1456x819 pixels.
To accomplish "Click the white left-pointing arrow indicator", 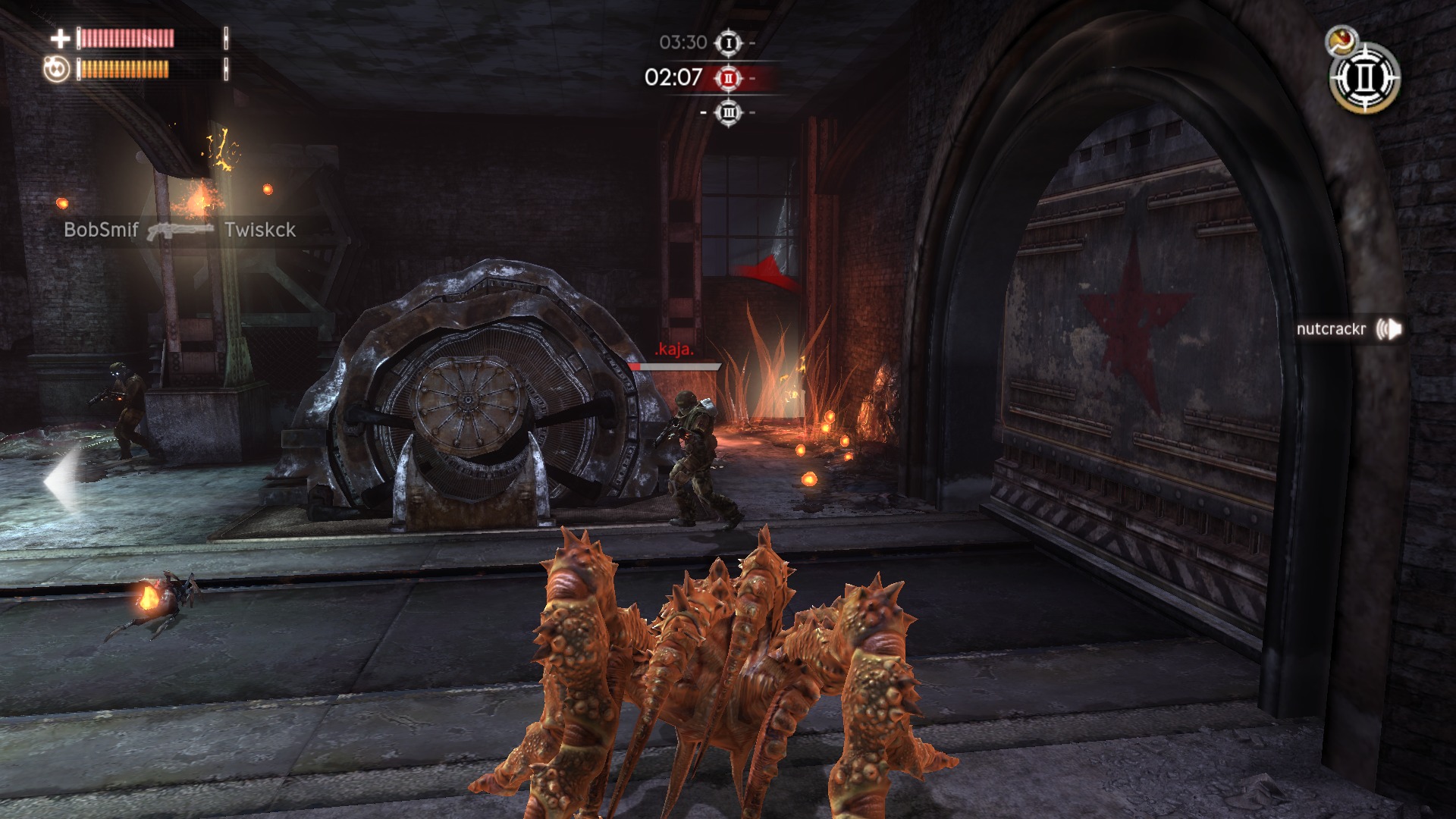I will pyautogui.click(x=62, y=481).
